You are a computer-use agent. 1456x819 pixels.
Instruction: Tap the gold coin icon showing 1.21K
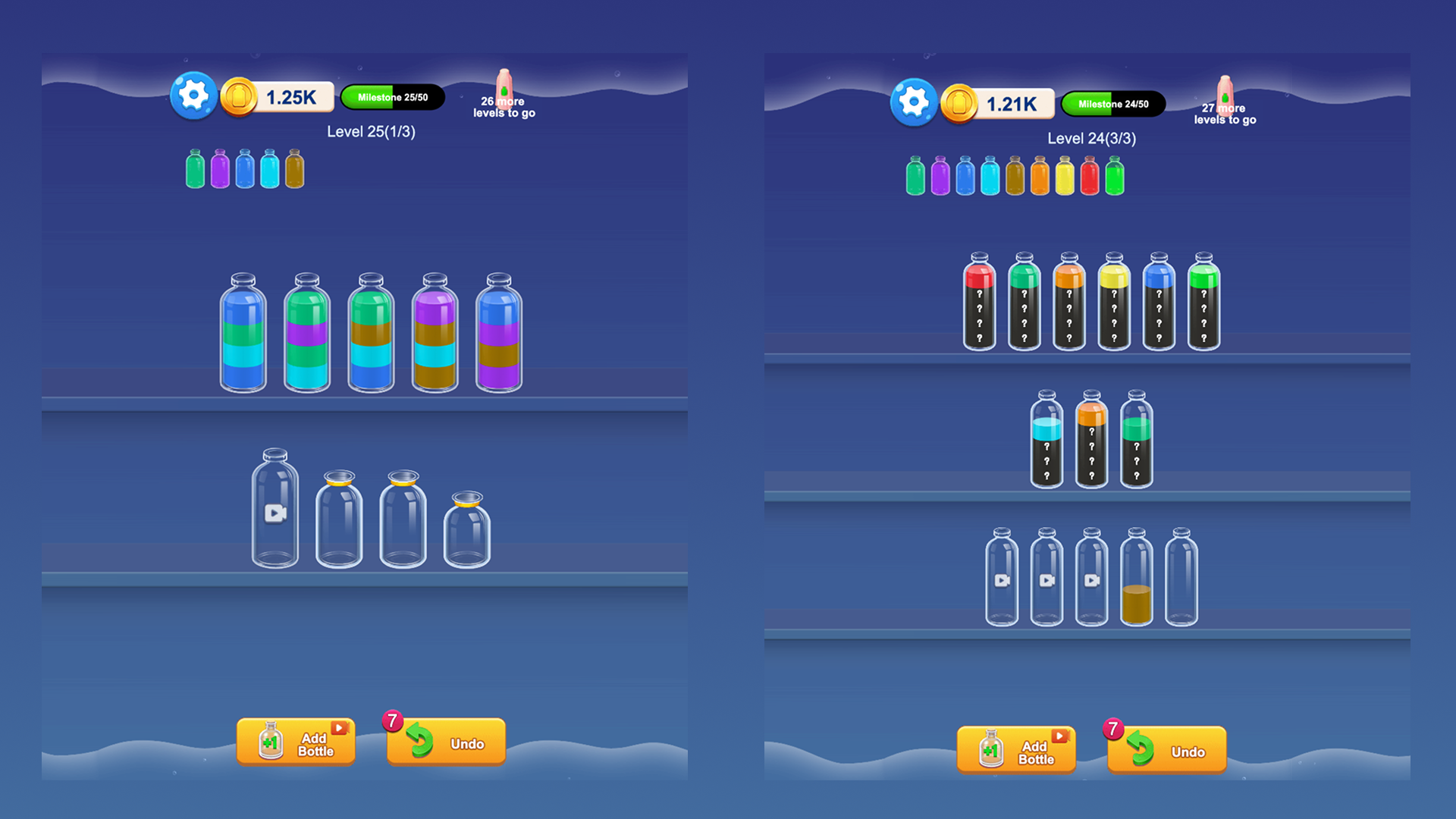[x=962, y=103]
